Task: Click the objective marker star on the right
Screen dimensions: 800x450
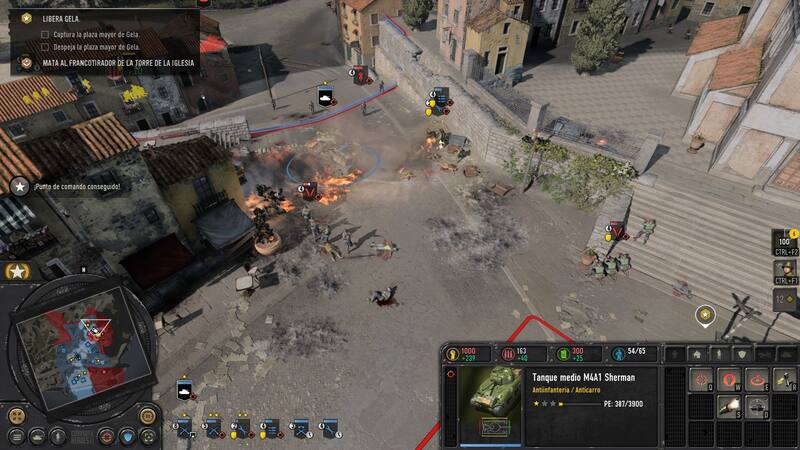Action: point(706,315)
